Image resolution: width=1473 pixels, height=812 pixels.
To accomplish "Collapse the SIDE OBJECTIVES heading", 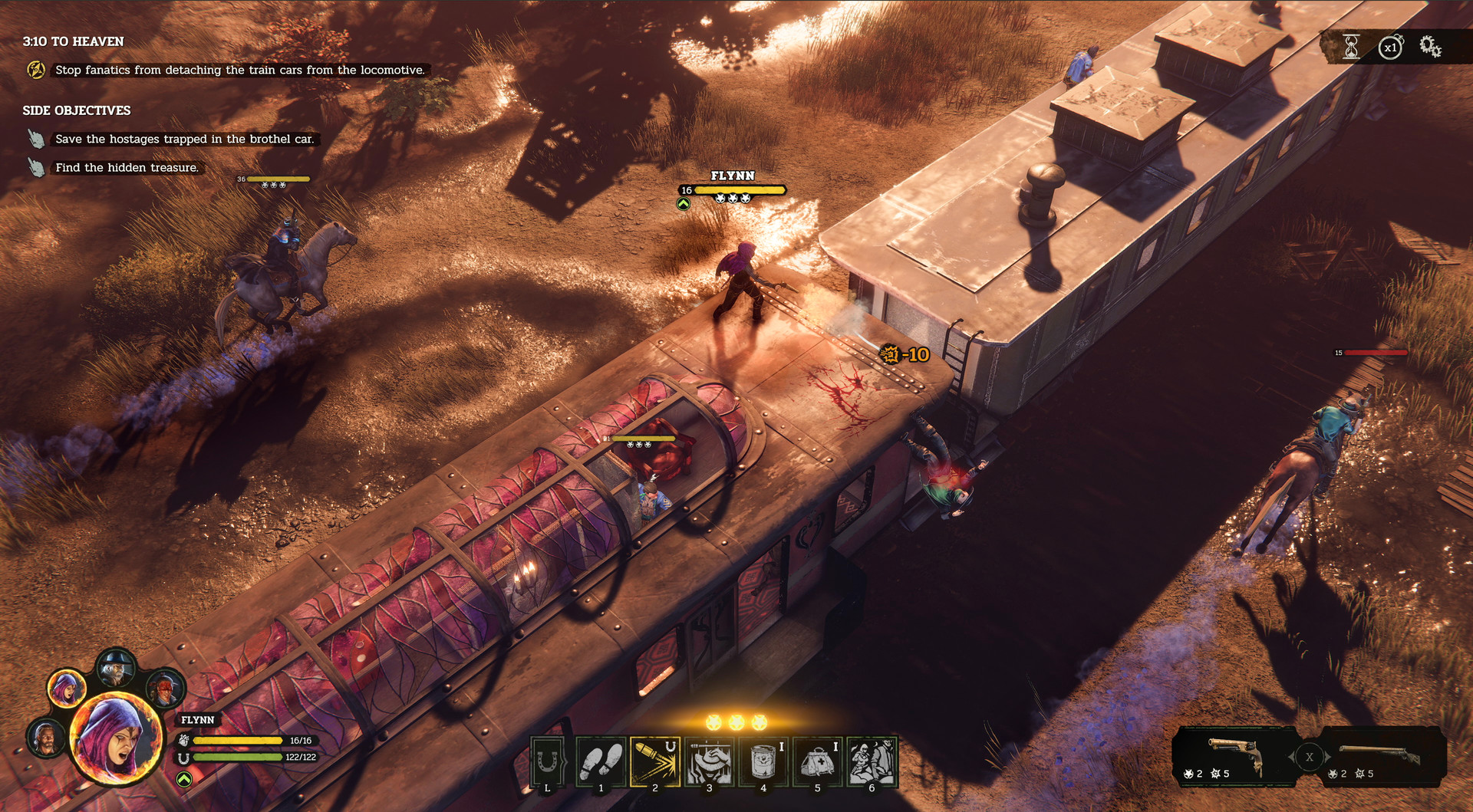I will [76, 110].
